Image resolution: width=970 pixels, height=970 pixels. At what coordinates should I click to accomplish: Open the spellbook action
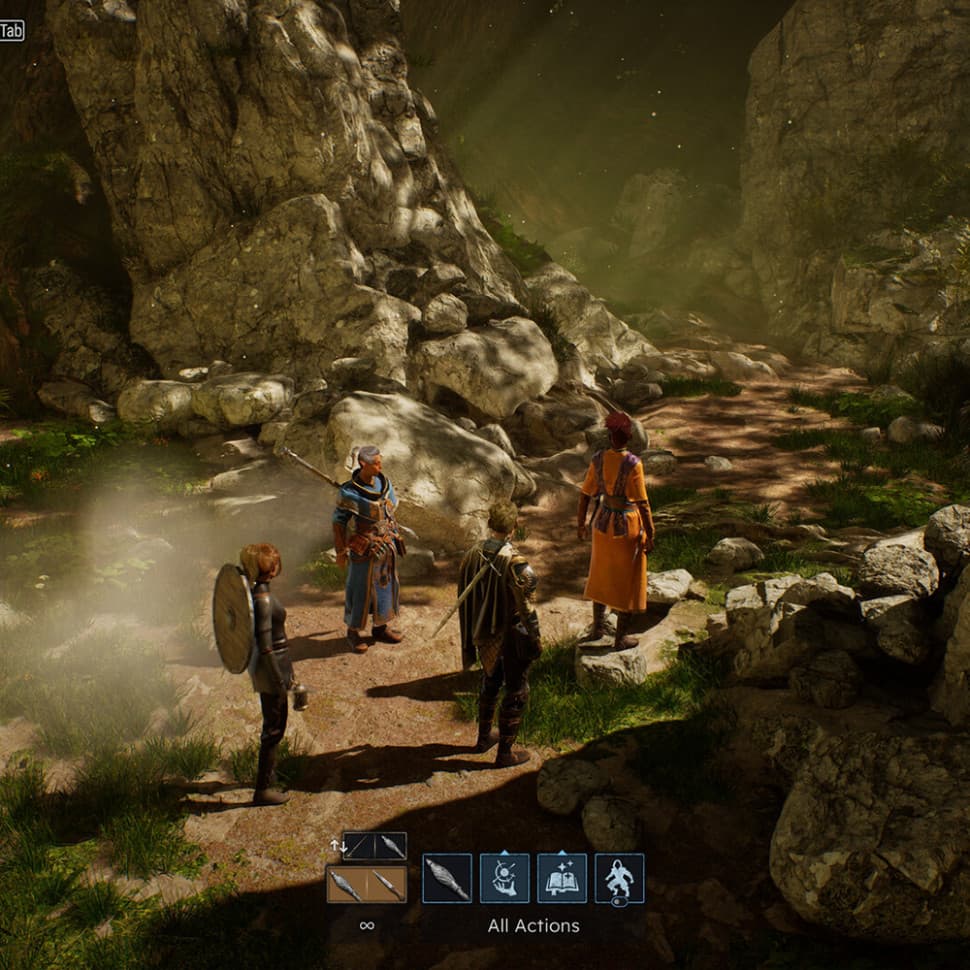click(561, 878)
